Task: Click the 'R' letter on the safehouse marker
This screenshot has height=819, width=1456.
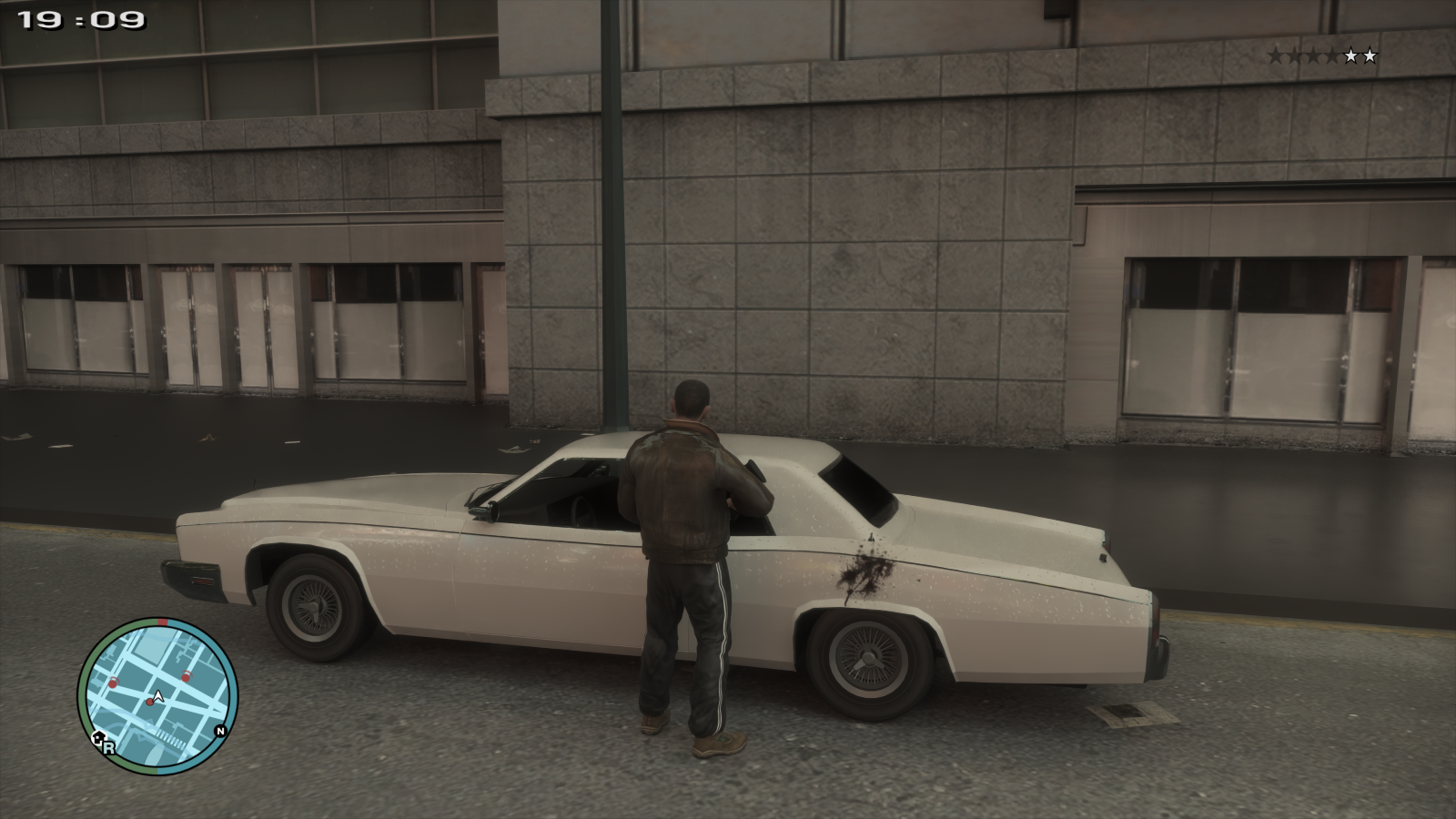Action: 109,748
